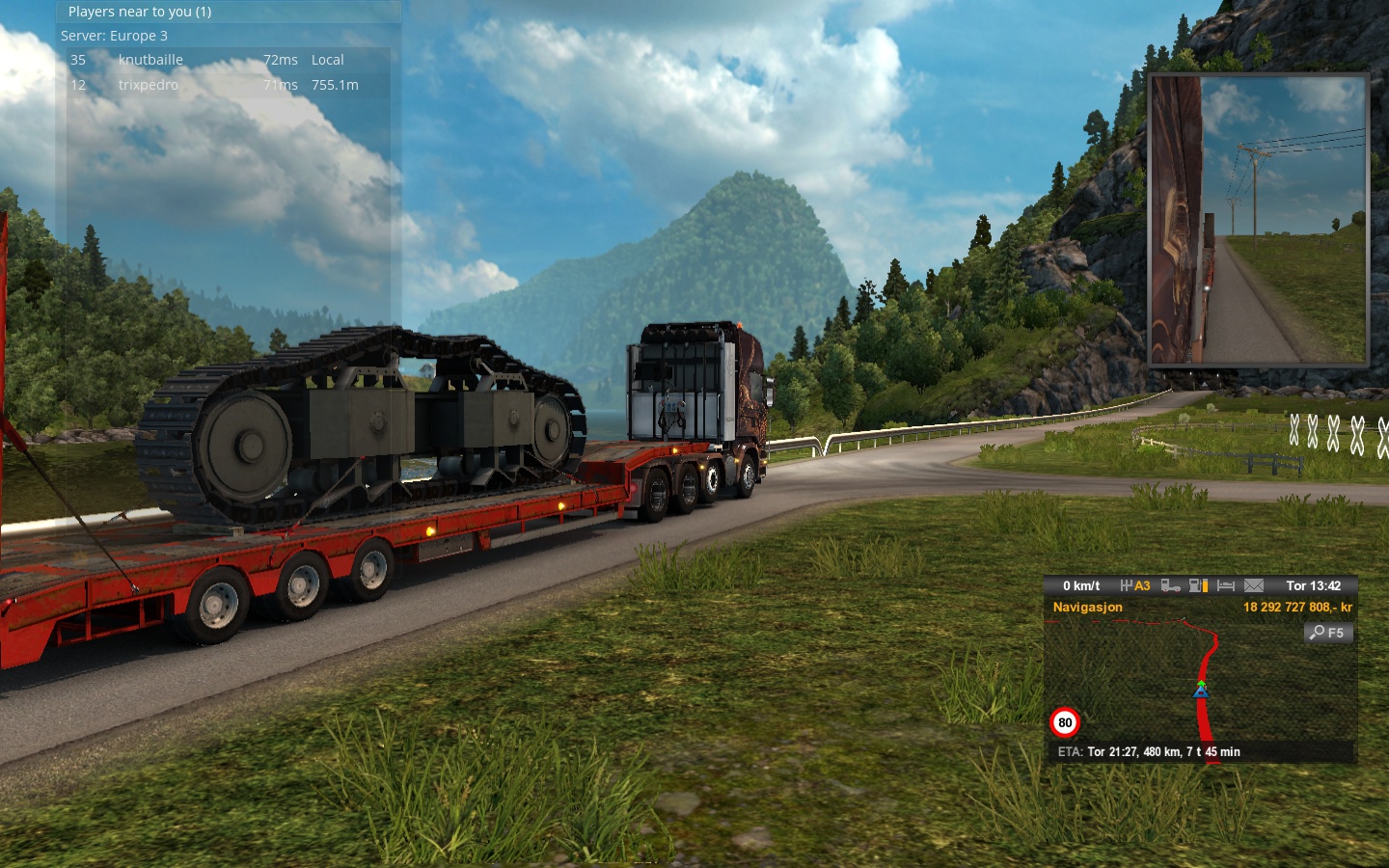Click the side mirror view panel
This screenshot has width=1389, height=868.
[x=1258, y=220]
